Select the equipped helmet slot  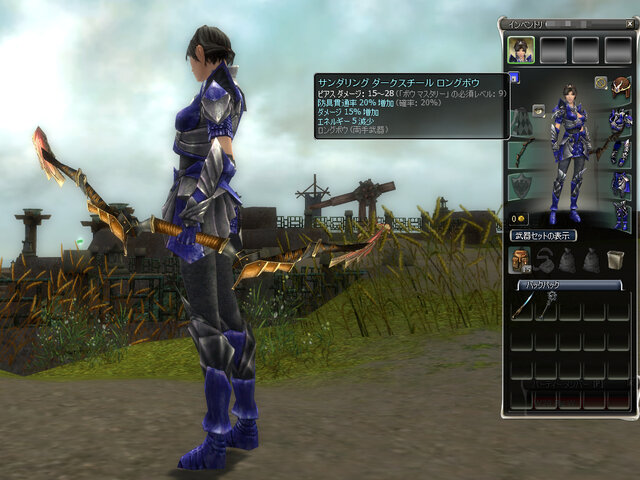(x=620, y=89)
